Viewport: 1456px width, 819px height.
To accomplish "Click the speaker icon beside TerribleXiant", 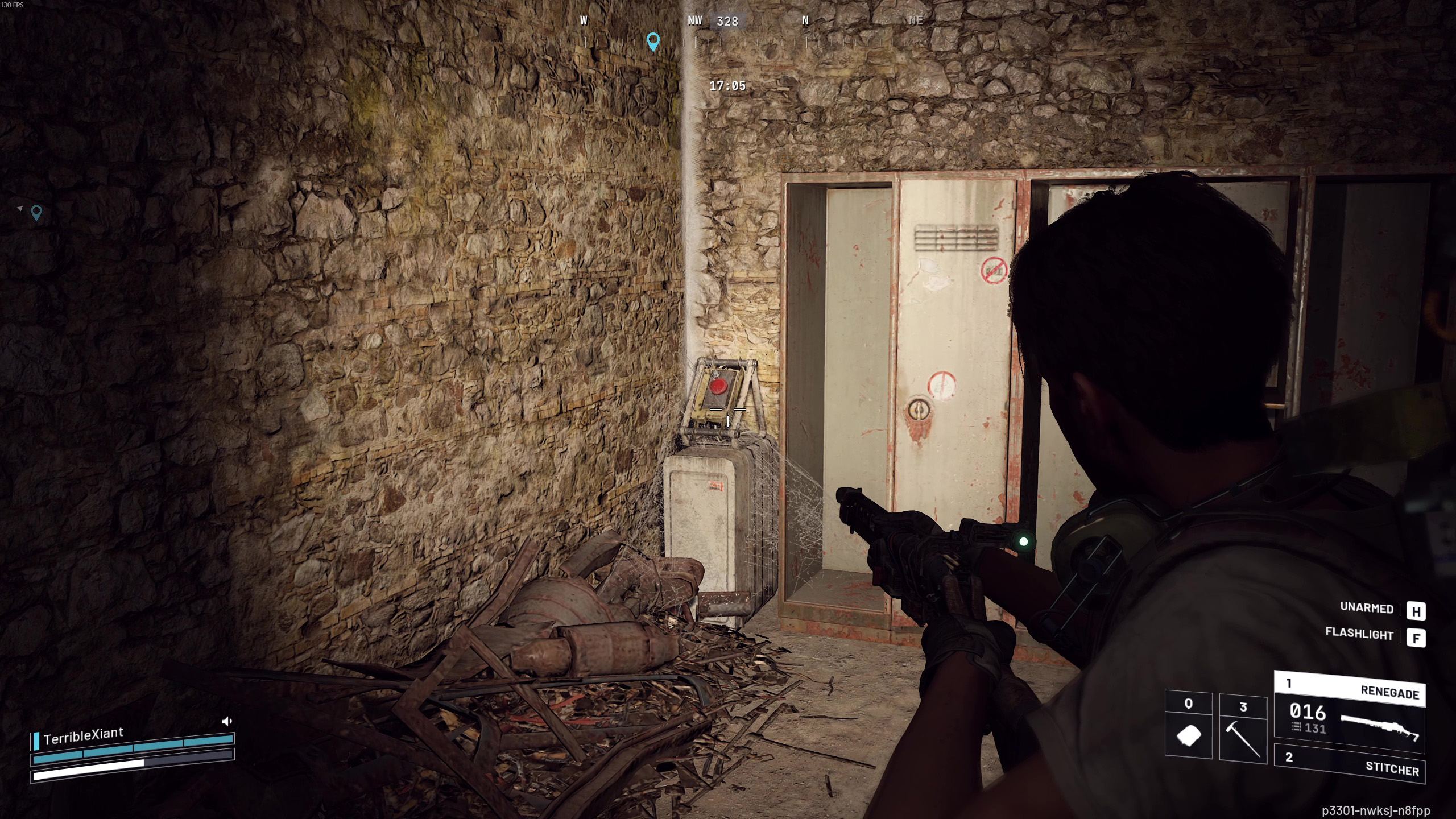I will click(227, 721).
